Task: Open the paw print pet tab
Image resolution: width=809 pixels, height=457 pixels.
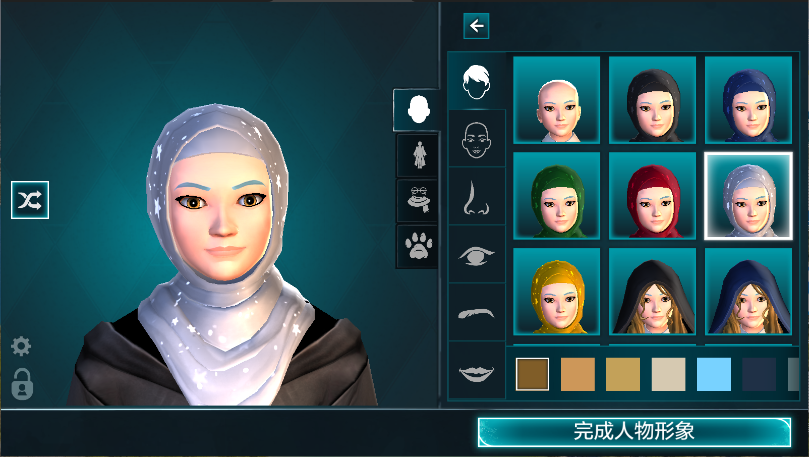Action: point(418,245)
